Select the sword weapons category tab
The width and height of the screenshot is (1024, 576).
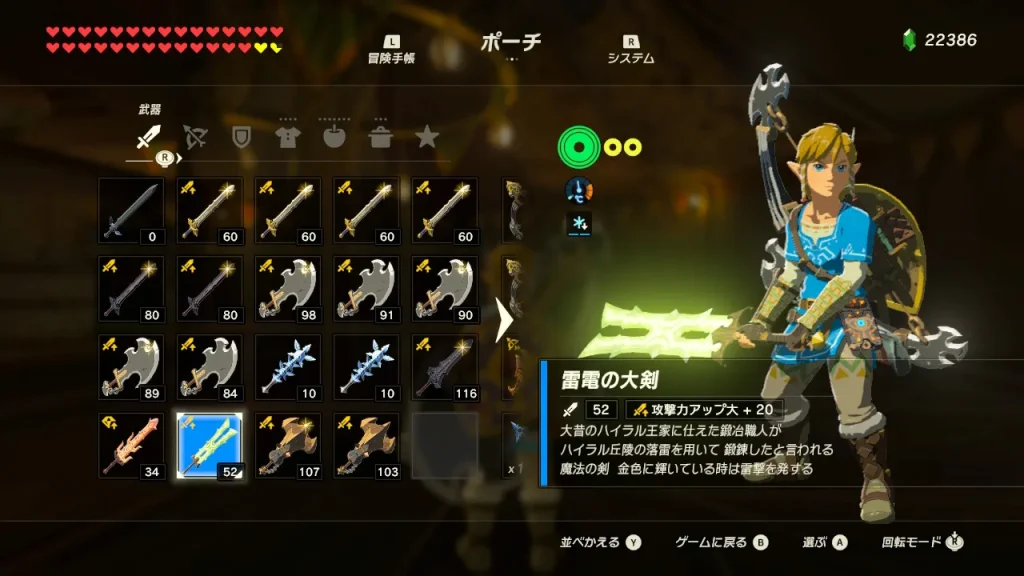coord(149,137)
